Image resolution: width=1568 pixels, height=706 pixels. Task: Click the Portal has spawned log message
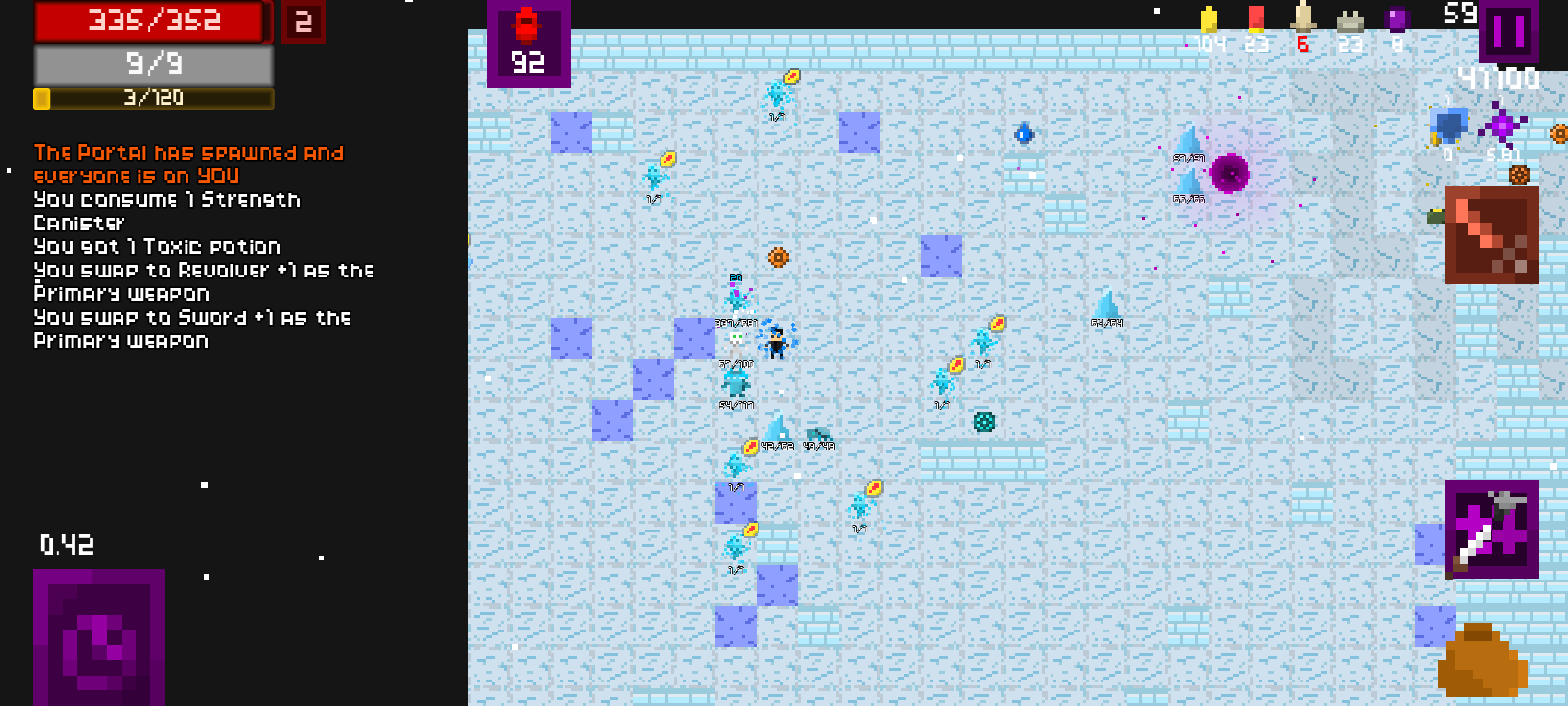tap(188, 164)
